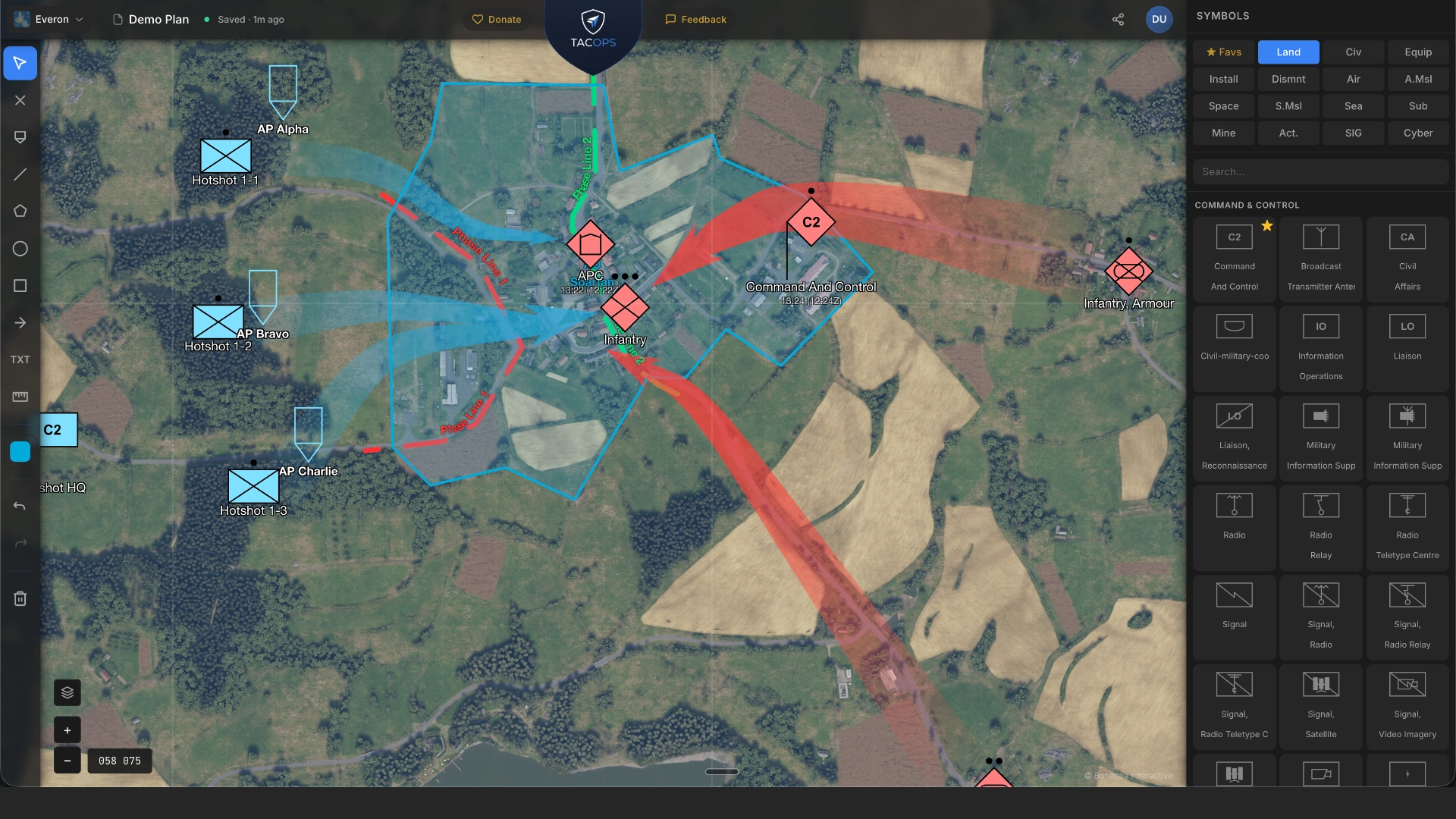The width and height of the screenshot is (1456, 819).
Task: Select the line drawing tool
Action: pos(20,174)
